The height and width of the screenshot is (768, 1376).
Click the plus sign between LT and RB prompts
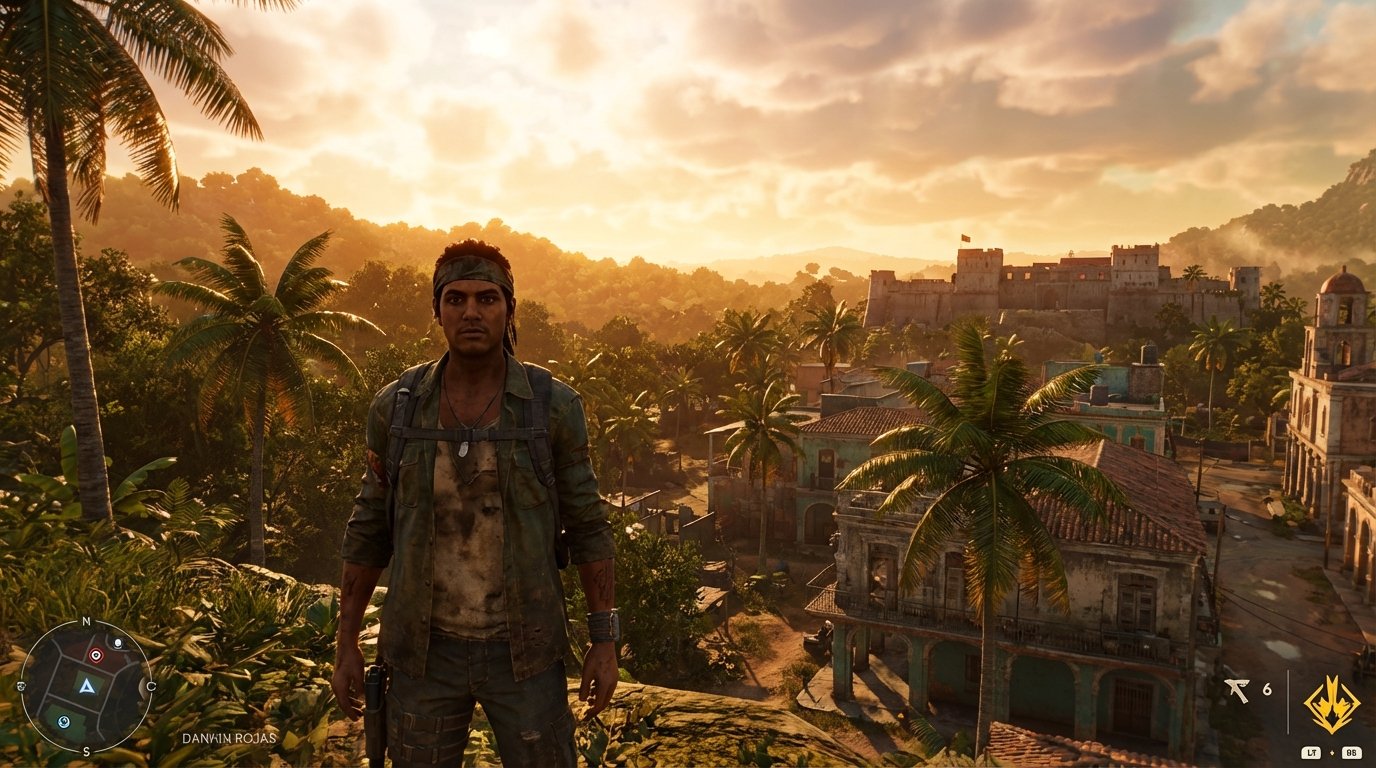pyautogui.click(x=1332, y=752)
